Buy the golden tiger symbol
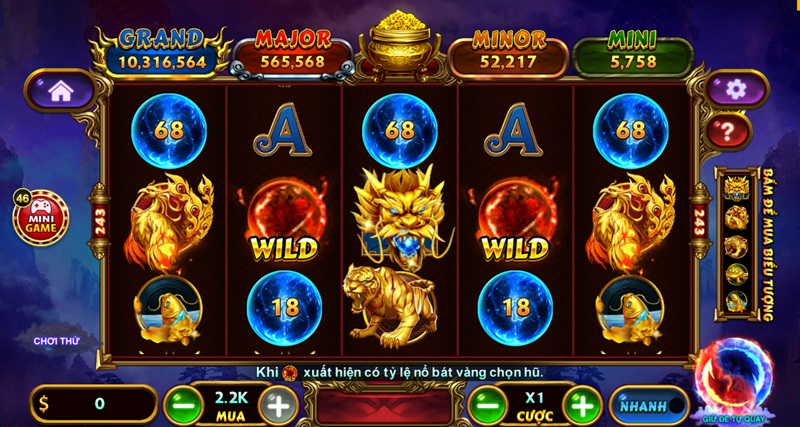Screen dimensions: 800x427 pyautogui.click(x=736, y=245)
